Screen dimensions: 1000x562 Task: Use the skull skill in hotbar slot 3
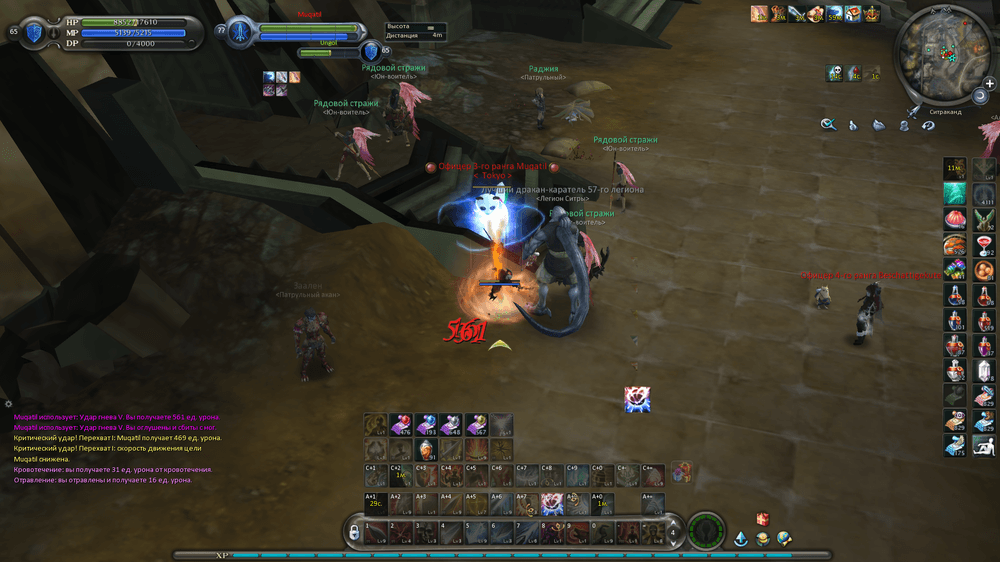pos(426,531)
